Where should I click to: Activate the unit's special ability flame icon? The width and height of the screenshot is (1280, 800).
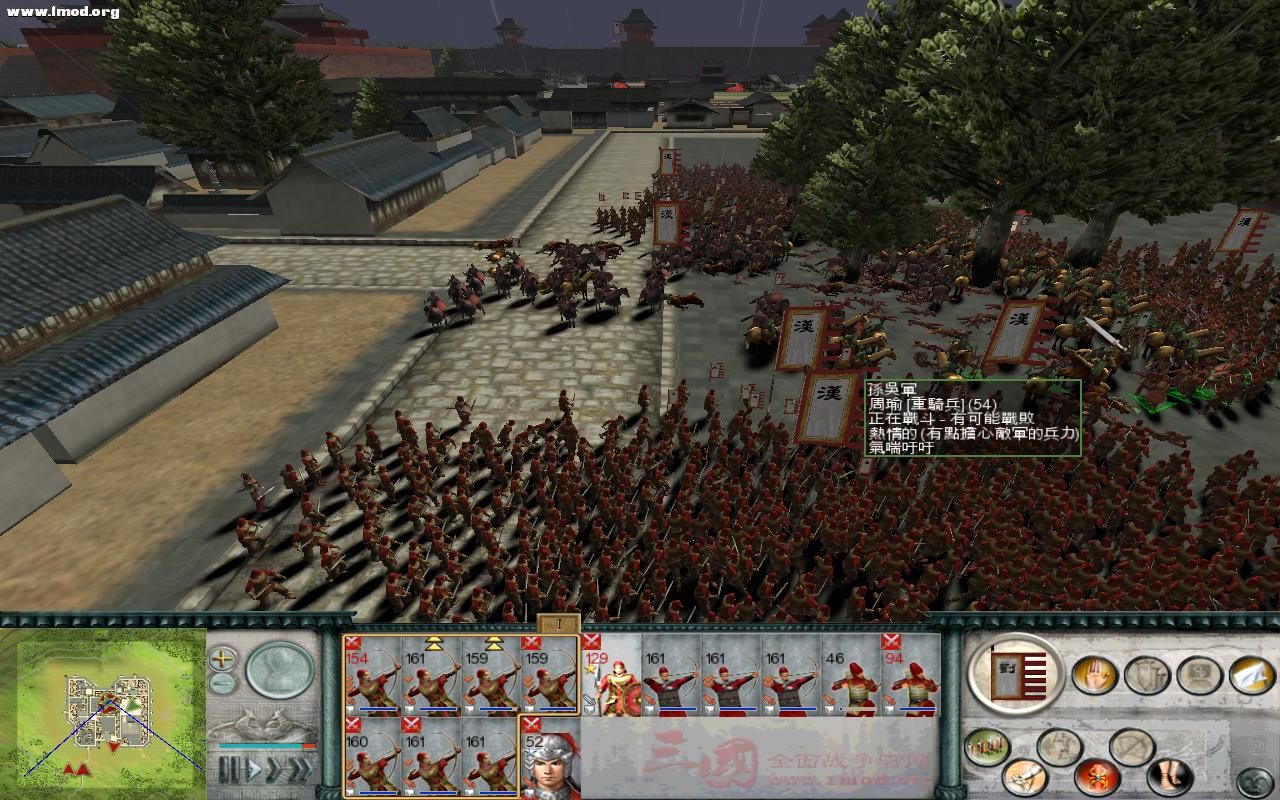1095,778
